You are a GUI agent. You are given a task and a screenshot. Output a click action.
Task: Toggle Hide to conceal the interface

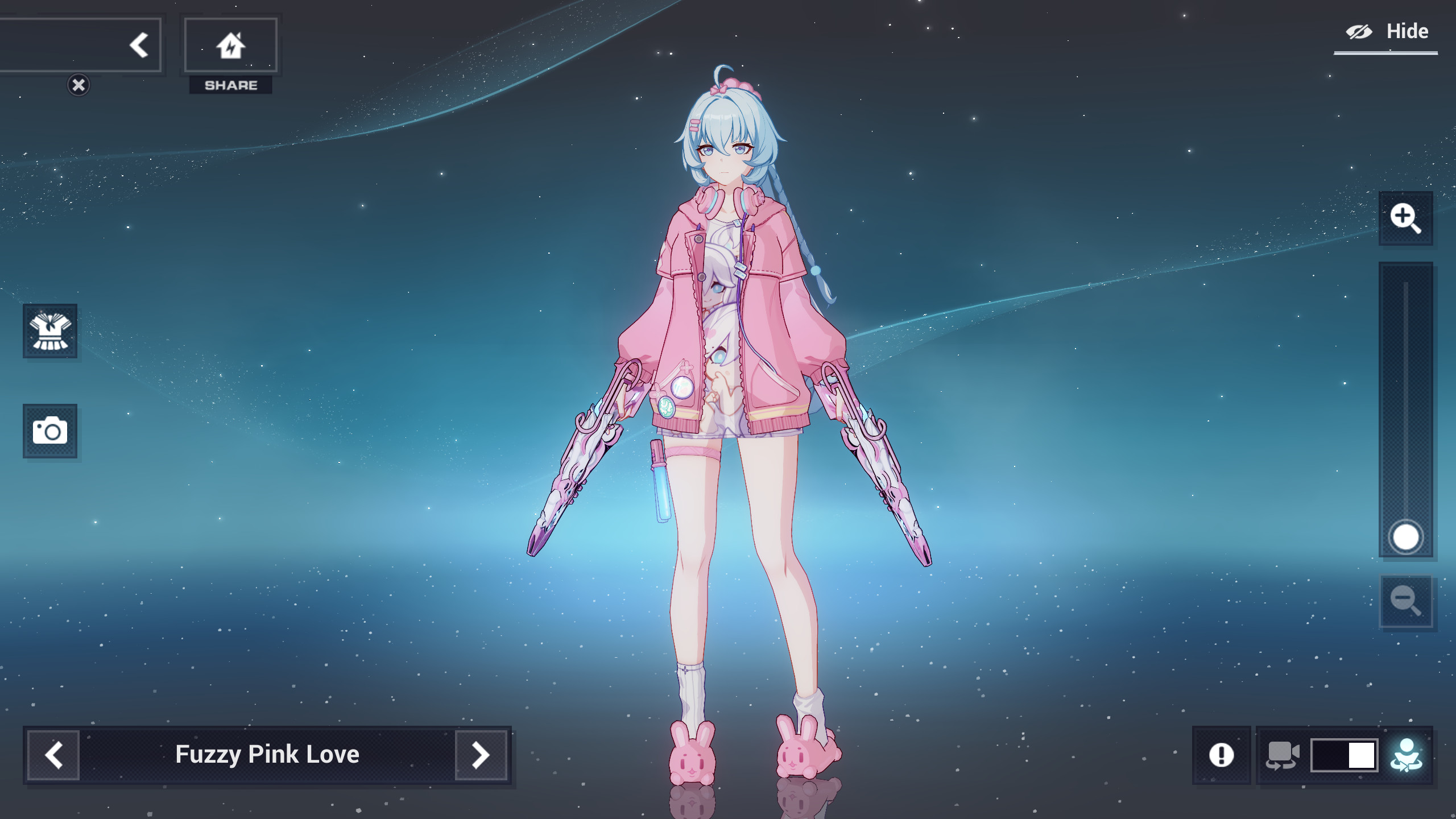(x=1389, y=31)
